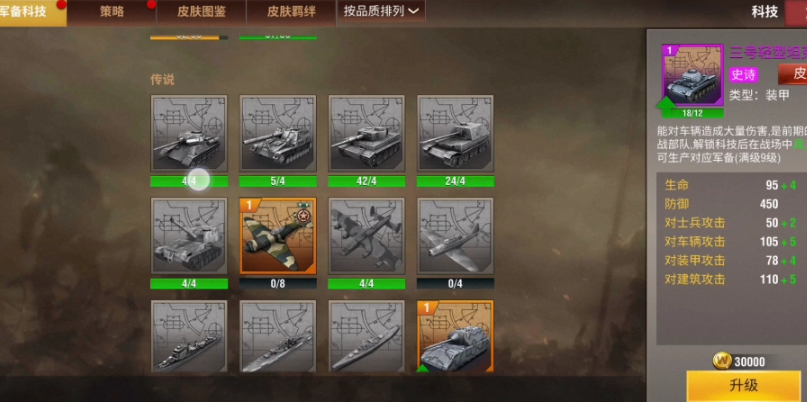Open the 按品质排列 sort dropdown
The height and width of the screenshot is (402, 807).
pyautogui.click(x=382, y=12)
